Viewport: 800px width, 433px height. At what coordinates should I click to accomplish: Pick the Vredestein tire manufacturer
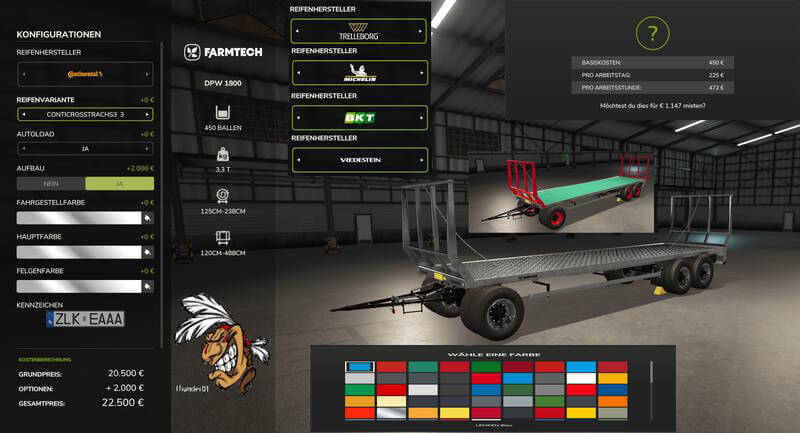click(360, 159)
